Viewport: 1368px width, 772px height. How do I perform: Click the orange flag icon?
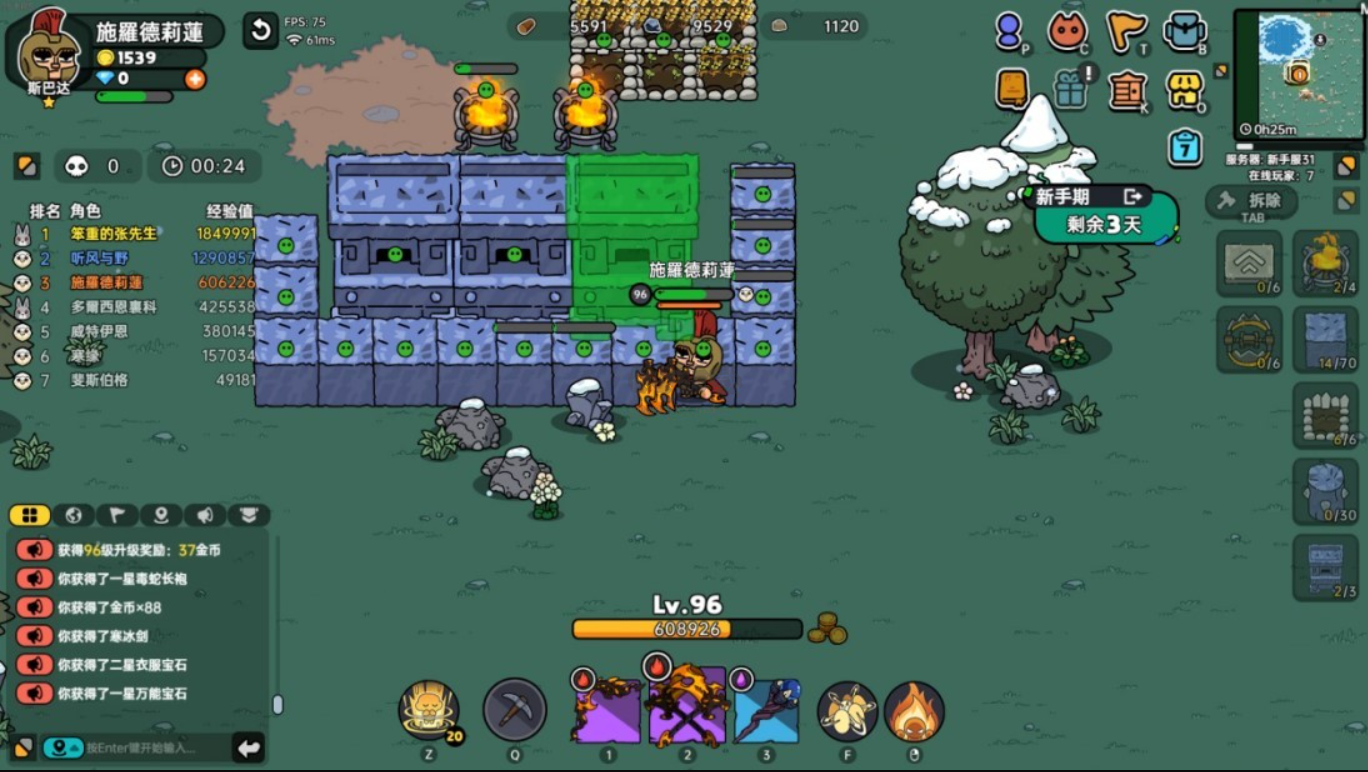1126,32
